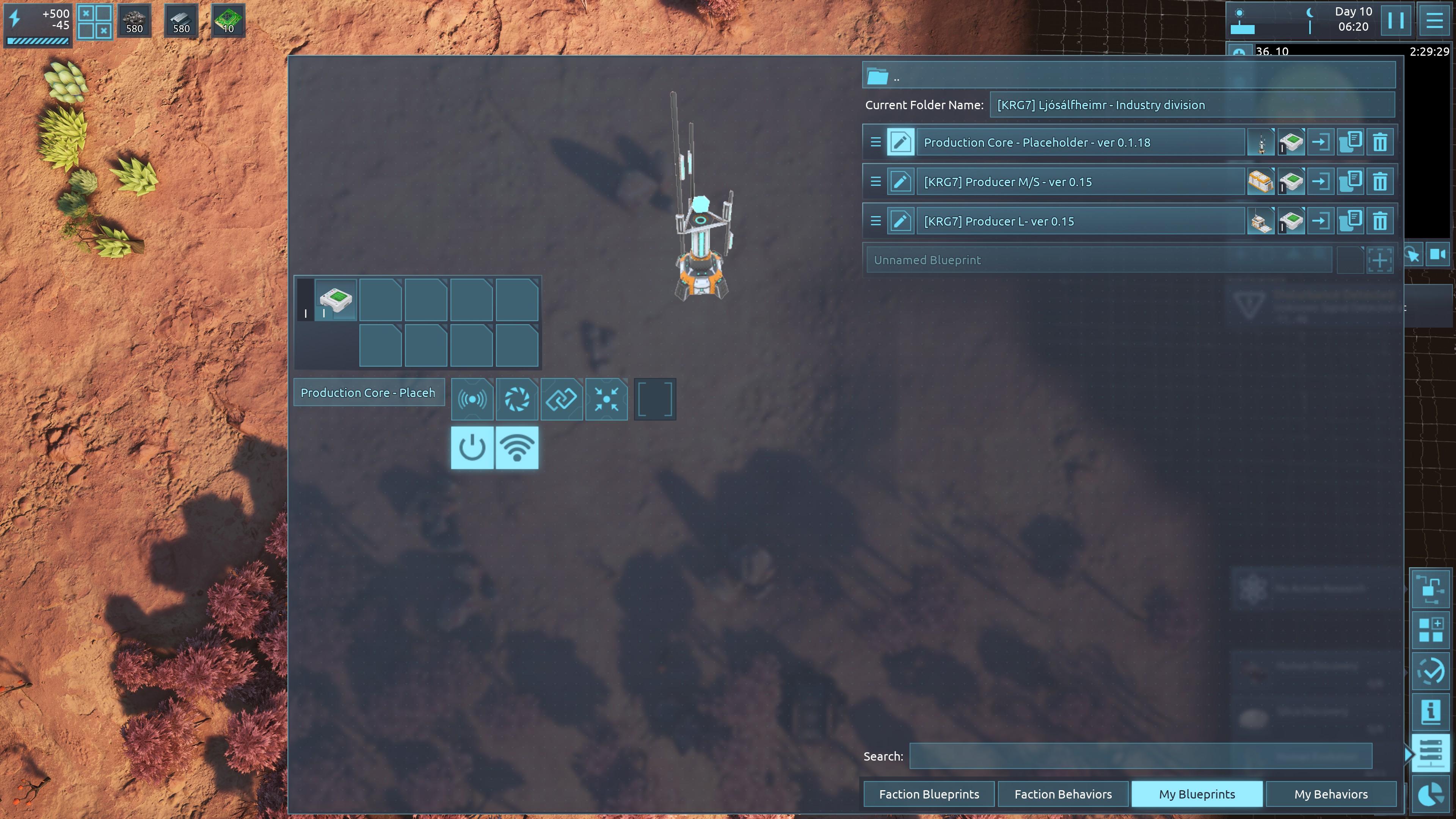
Task: Delete the Production Core - Placeholder blueprint
Action: point(1380,143)
